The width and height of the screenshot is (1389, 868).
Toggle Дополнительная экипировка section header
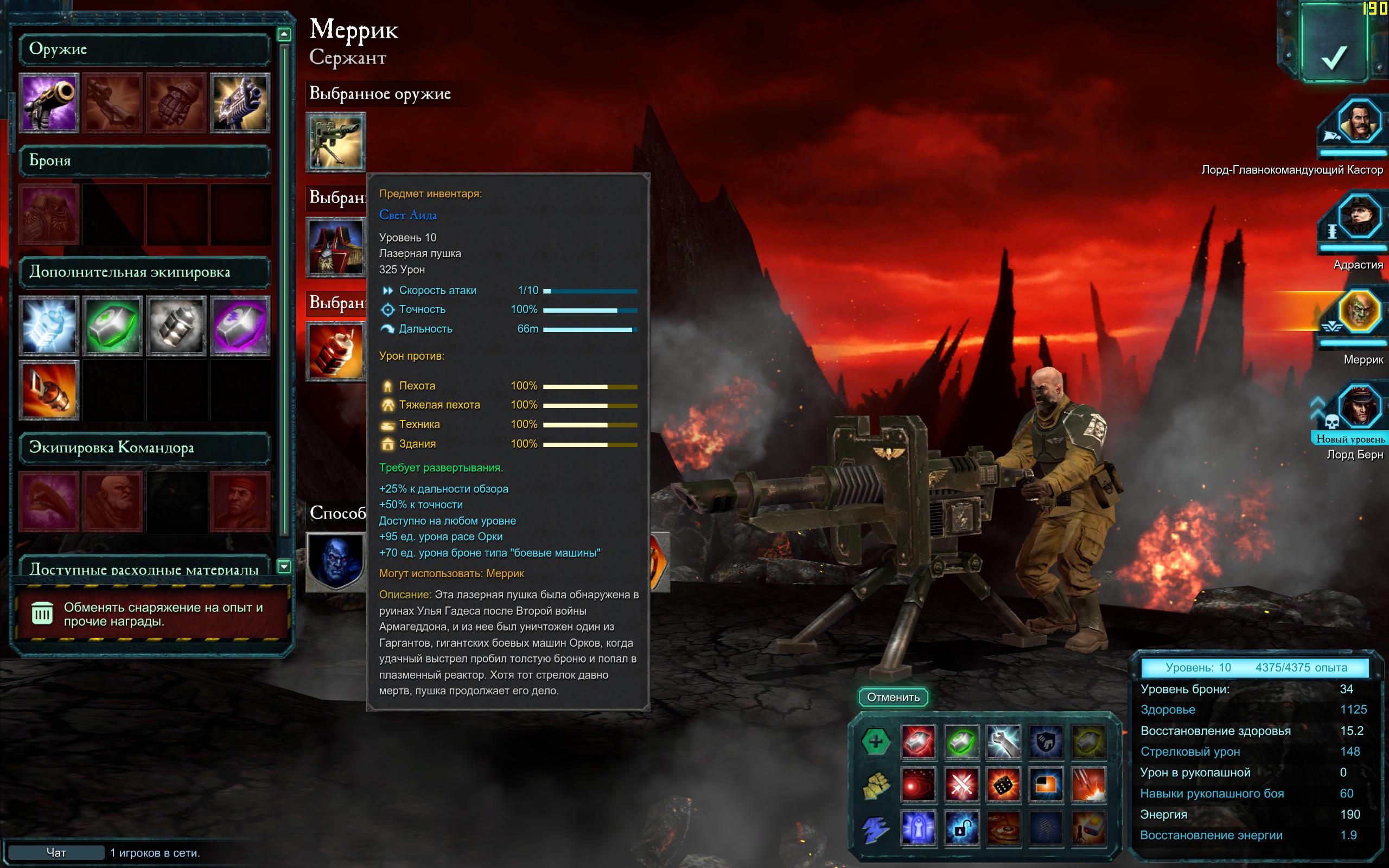click(x=144, y=272)
